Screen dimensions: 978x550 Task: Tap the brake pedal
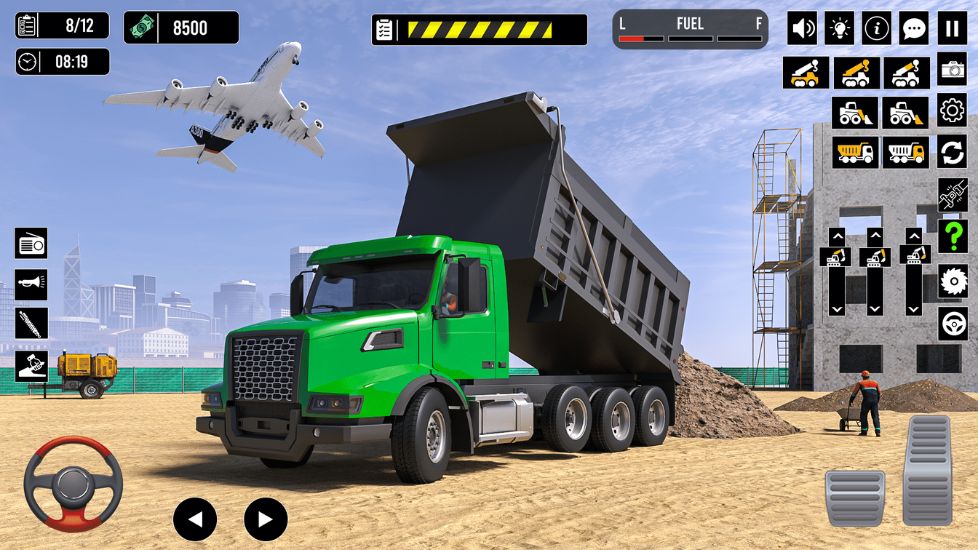pyautogui.click(x=854, y=497)
